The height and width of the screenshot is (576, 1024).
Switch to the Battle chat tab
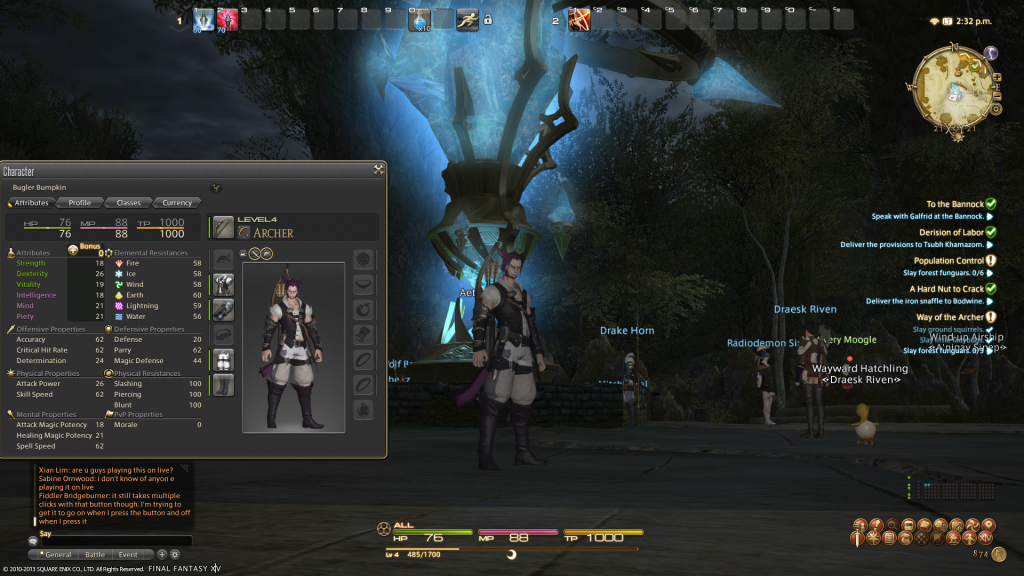[94, 554]
